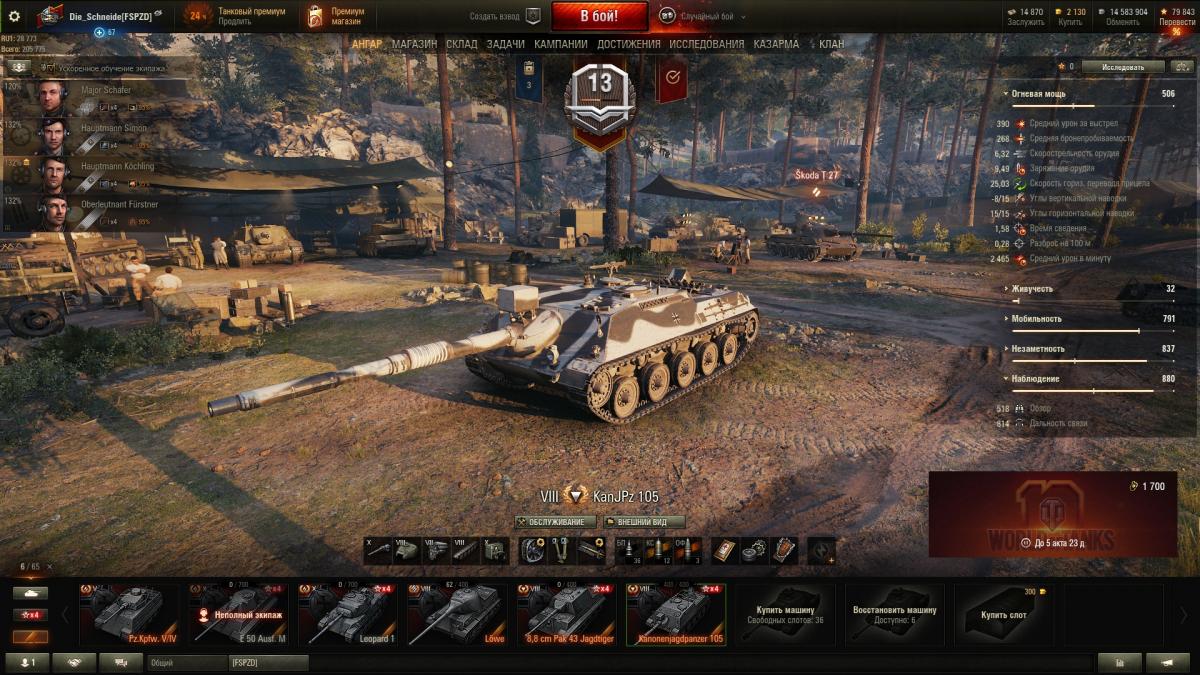Open the МАГАЗИН tab

(414, 44)
